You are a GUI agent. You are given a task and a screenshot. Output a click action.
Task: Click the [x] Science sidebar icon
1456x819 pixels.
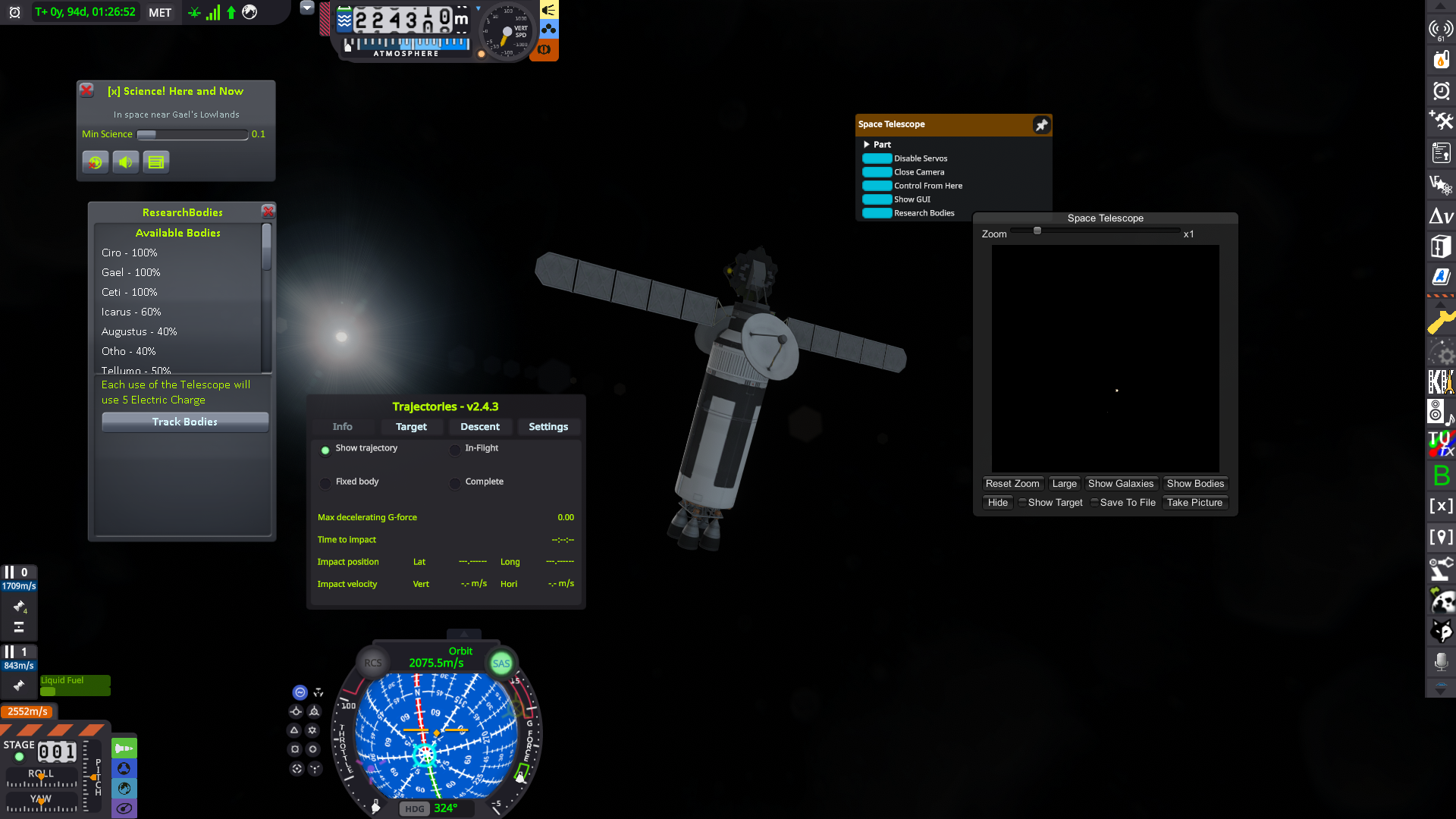(1441, 506)
